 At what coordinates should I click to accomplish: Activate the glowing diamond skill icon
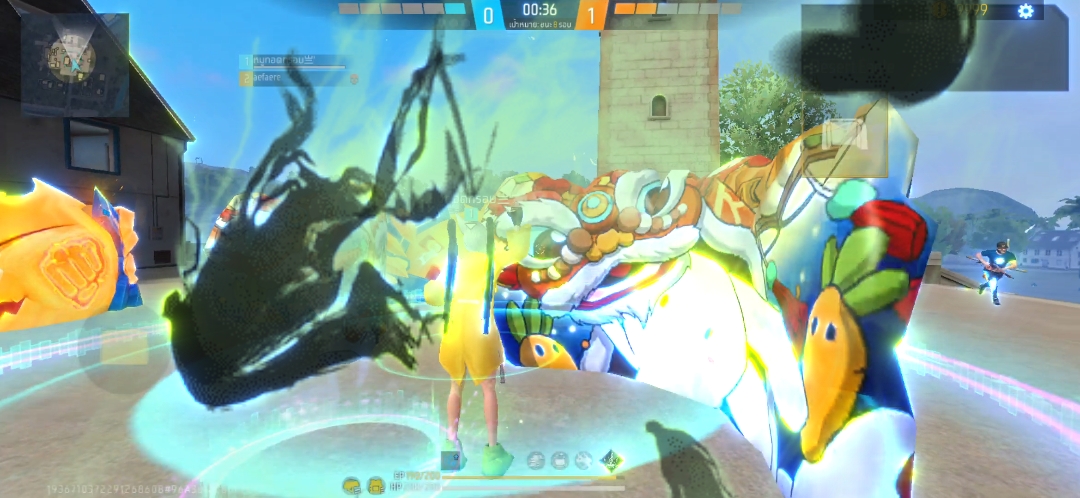610,461
